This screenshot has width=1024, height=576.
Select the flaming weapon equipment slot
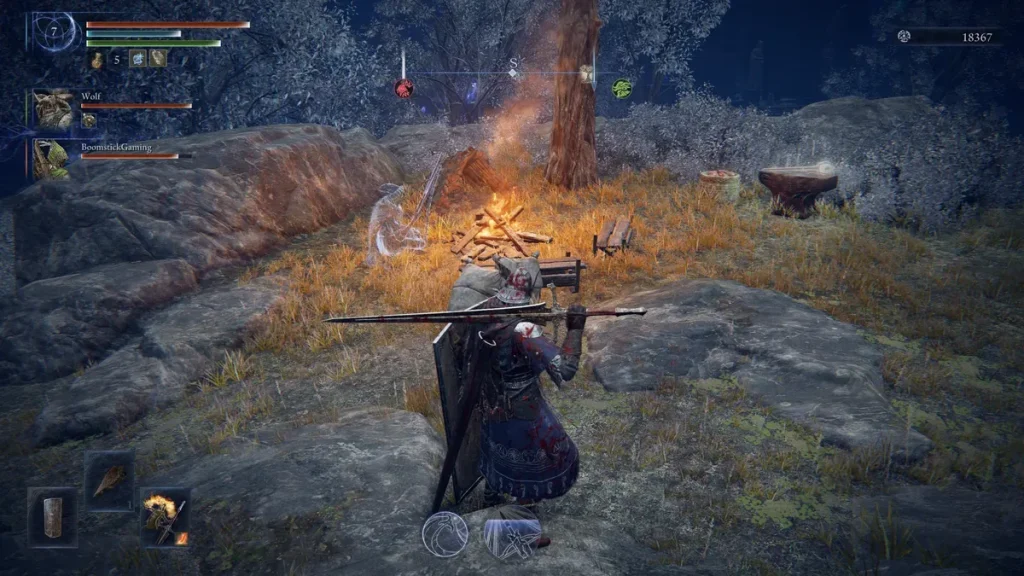coord(165,516)
